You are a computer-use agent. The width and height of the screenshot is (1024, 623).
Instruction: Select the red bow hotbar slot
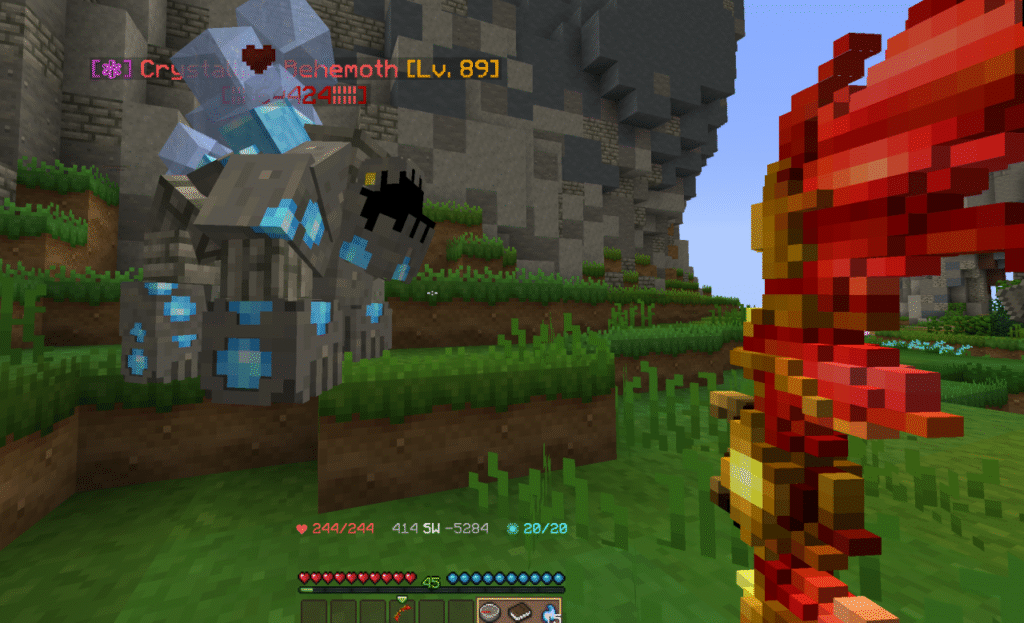pyautogui.click(x=403, y=610)
